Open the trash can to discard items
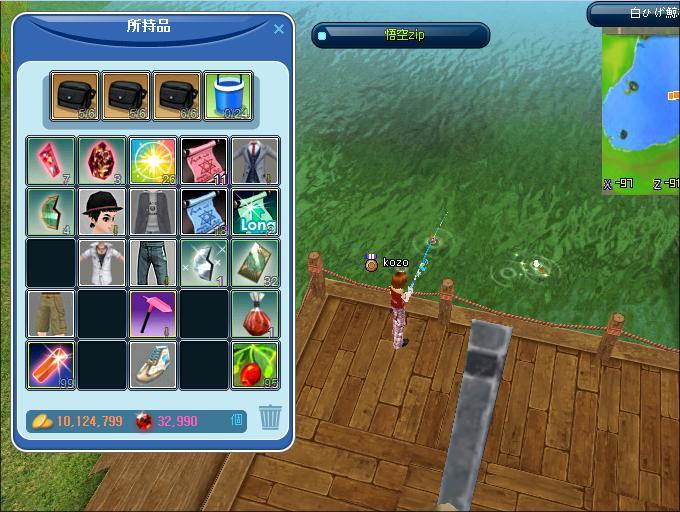The width and height of the screenshot is (680, 512). [x=270, y=418]
